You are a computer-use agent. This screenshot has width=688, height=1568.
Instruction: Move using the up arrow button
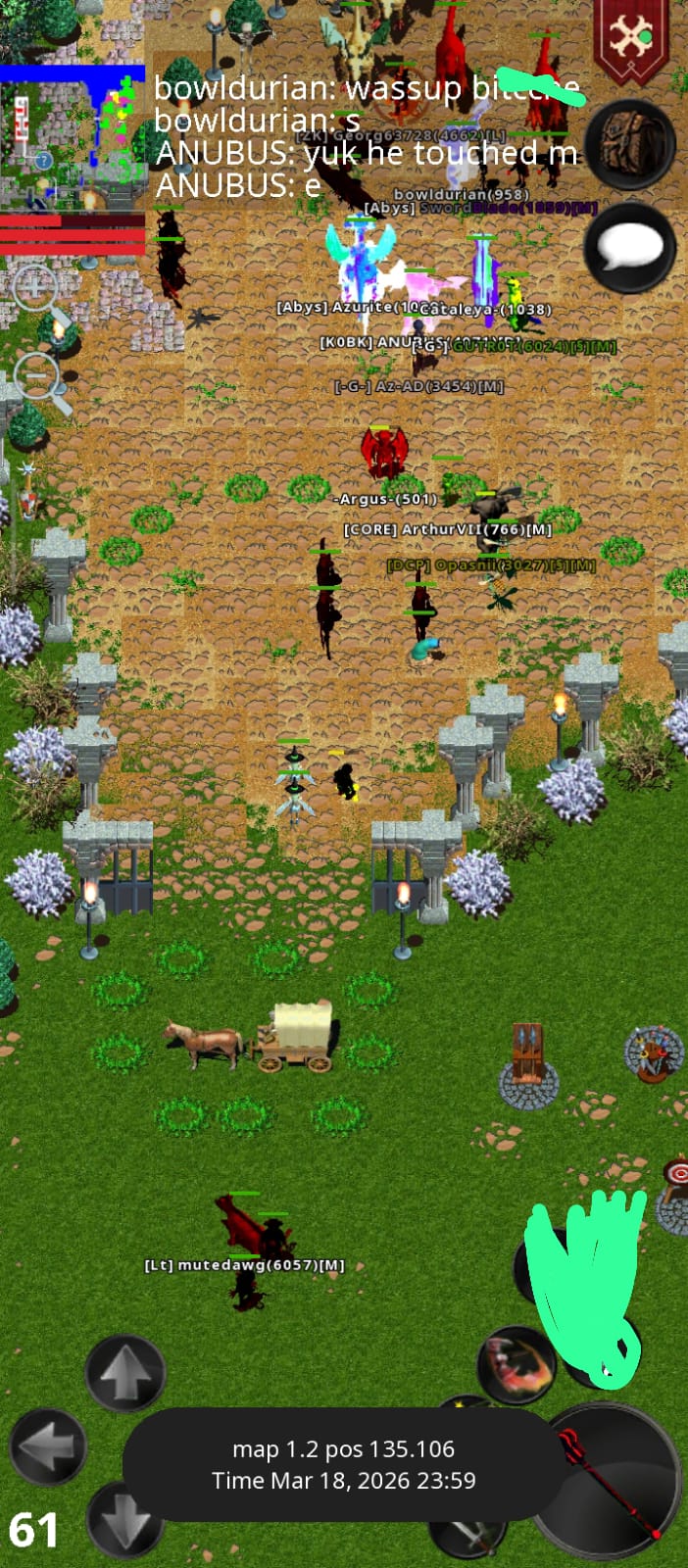(x=124, y=1374)
